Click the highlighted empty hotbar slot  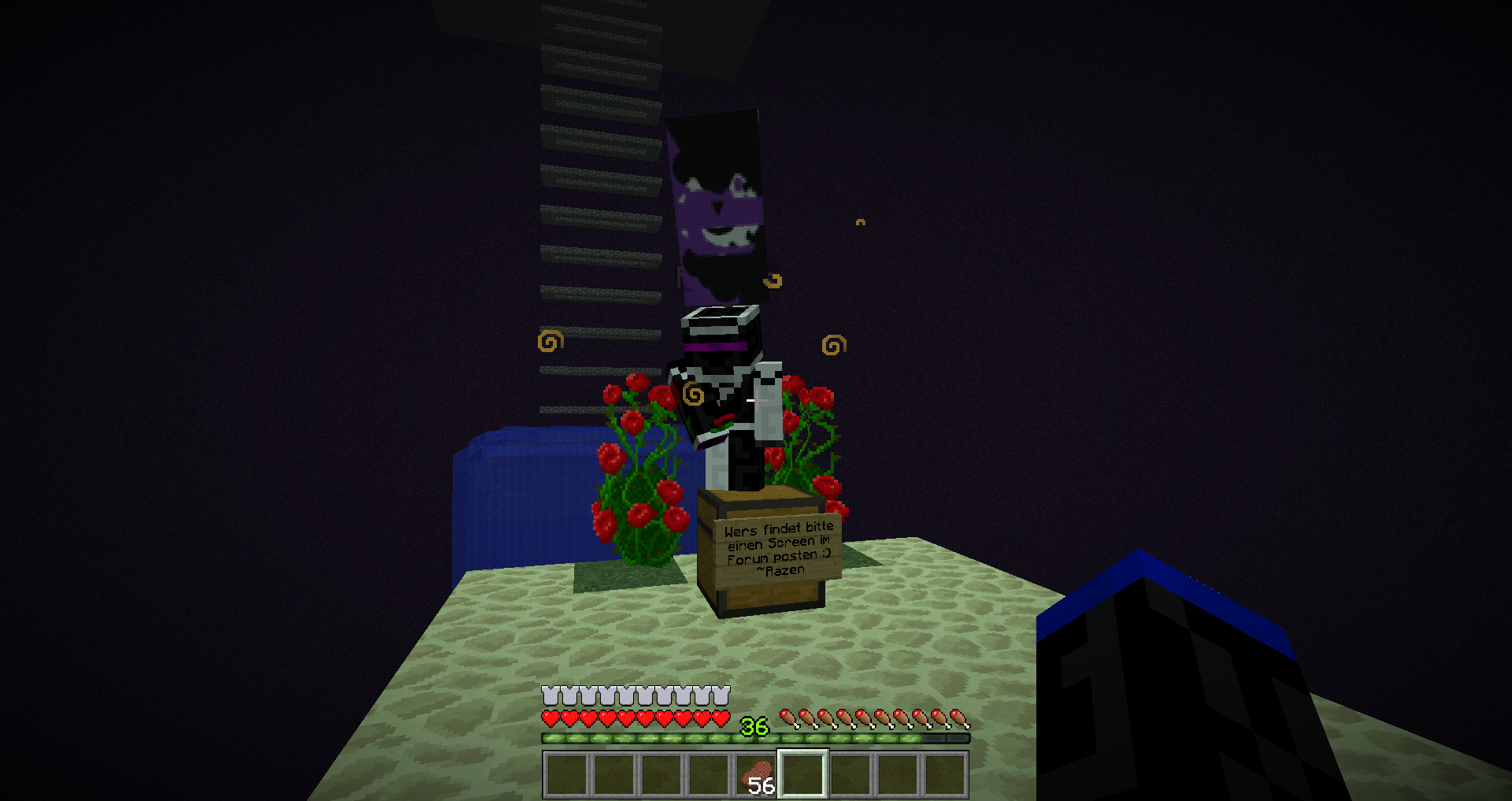(x=802, y=775)
